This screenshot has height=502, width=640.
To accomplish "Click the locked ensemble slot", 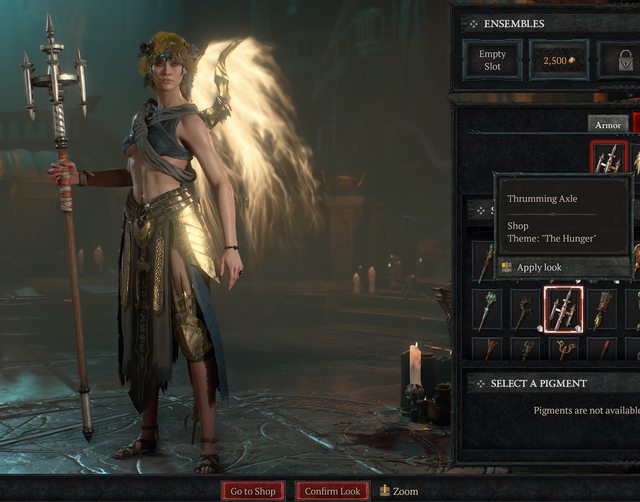I will click(x=618, y=60).
